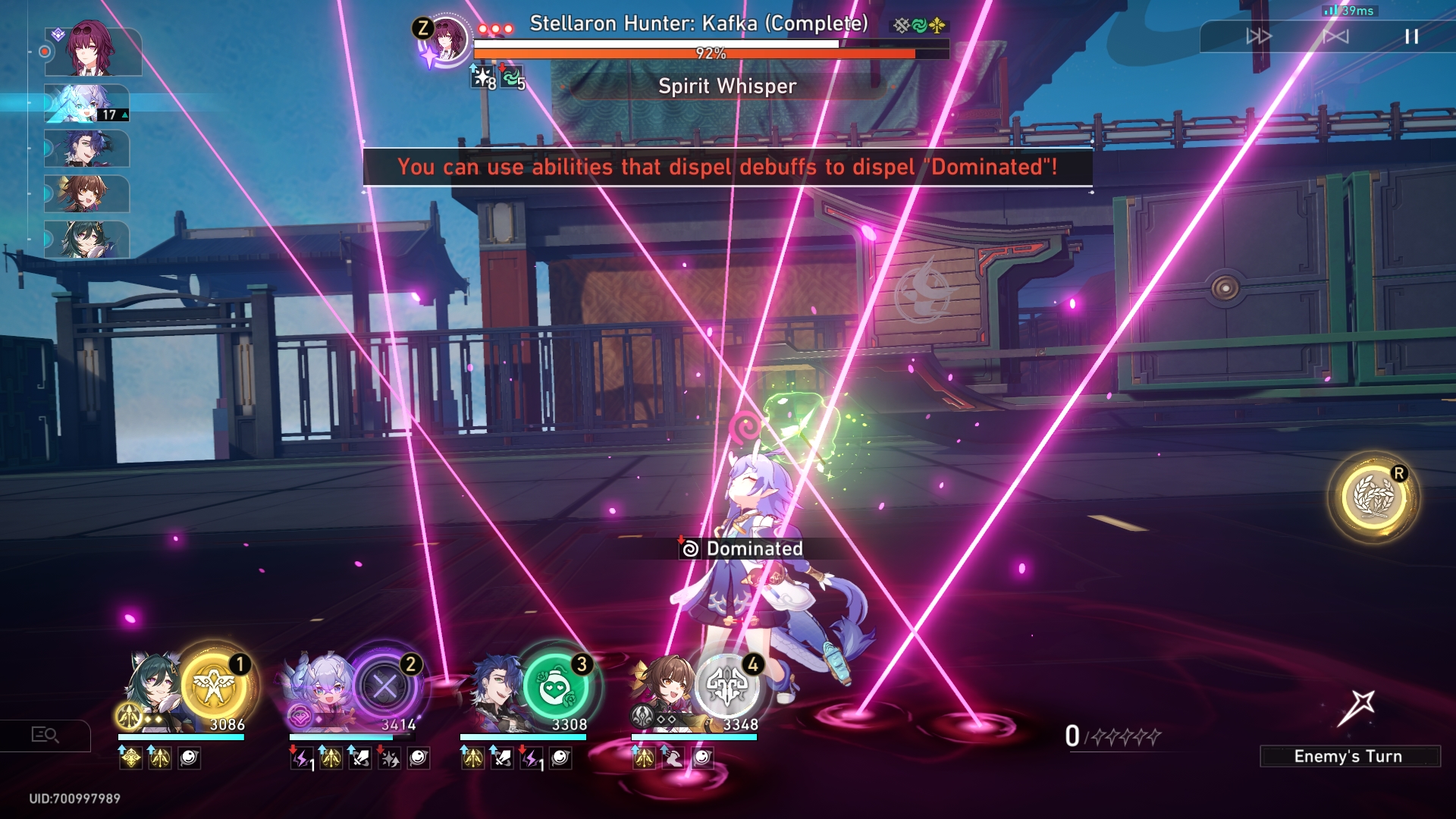Viewport: 1456px width, 819px height.
Task: Pick Sushang's portrait in the turn order
Action: 86,194
